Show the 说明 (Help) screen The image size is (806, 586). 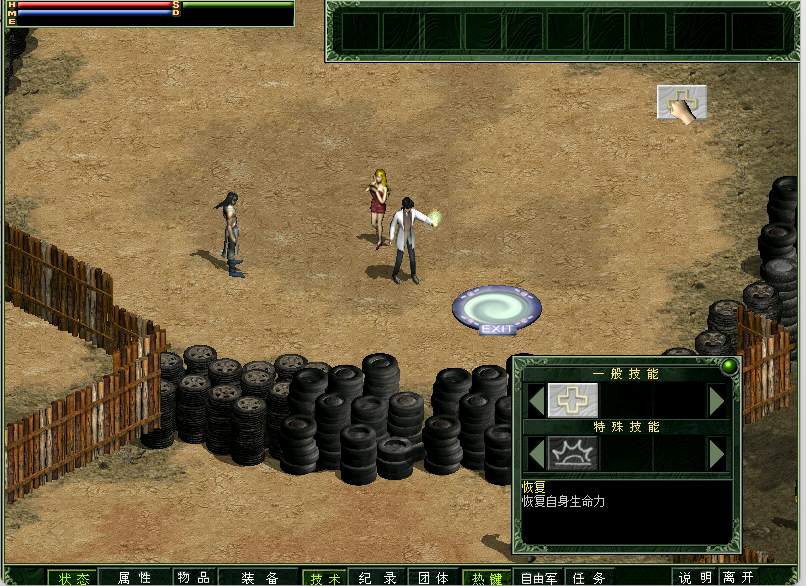click(696, 577)
